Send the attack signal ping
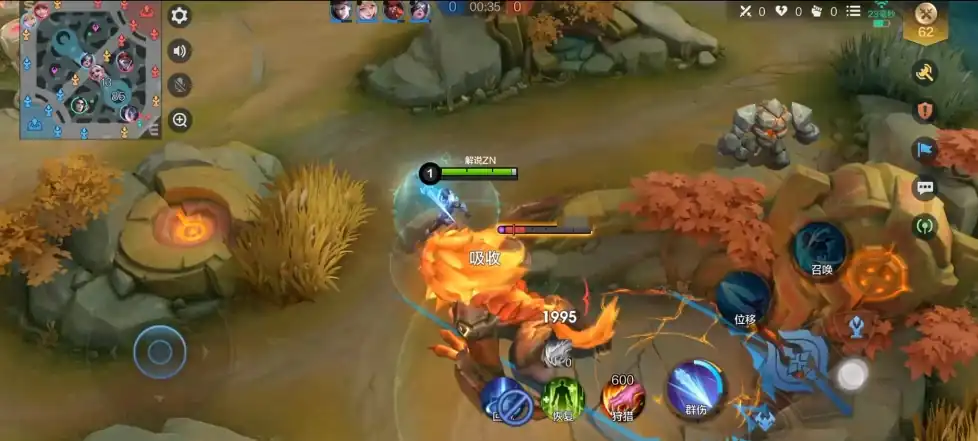 click(x=925, y=73)
